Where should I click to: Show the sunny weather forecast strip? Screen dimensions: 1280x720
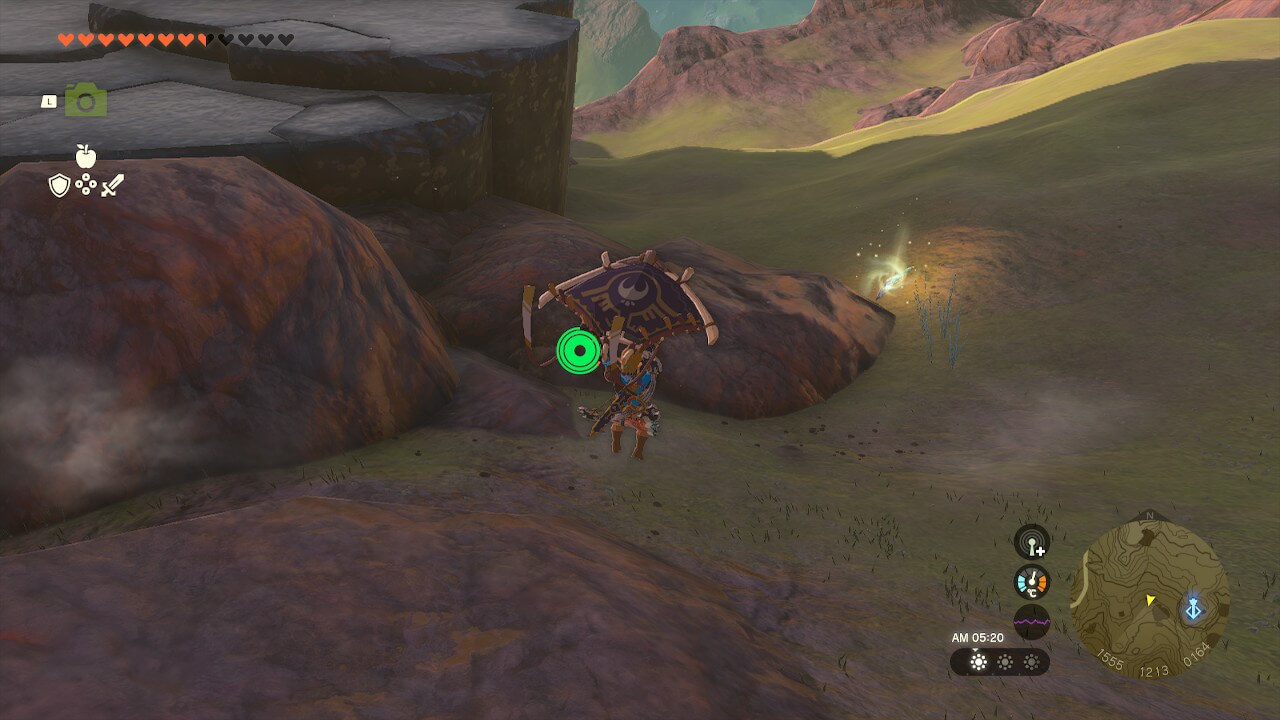[x=999, y=662]
